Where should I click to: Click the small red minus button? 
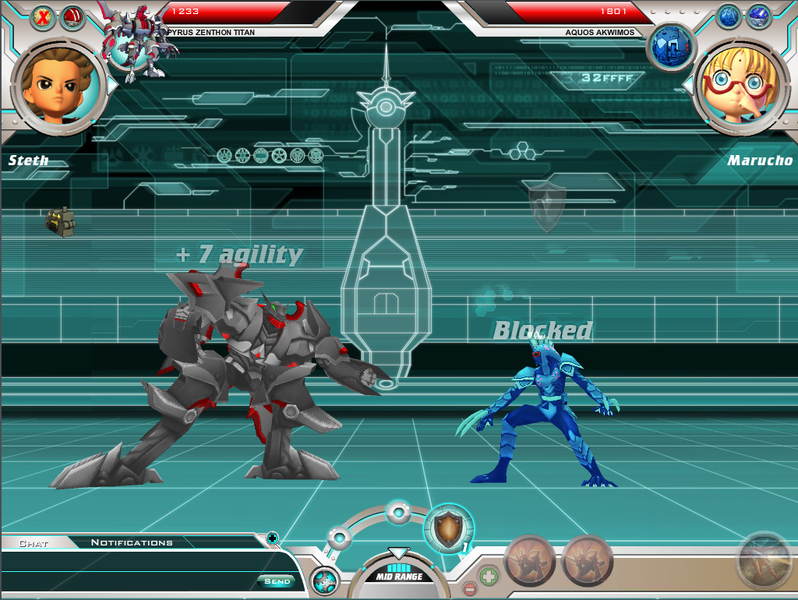pyautogui.click(x=470, y=589)
